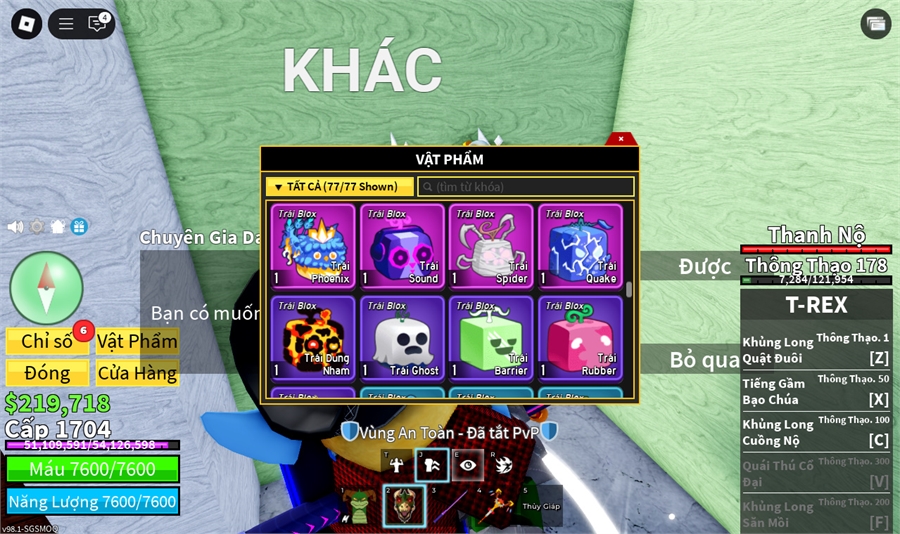Select the Thủy Giáp hotbar slot

pos(540,505)
